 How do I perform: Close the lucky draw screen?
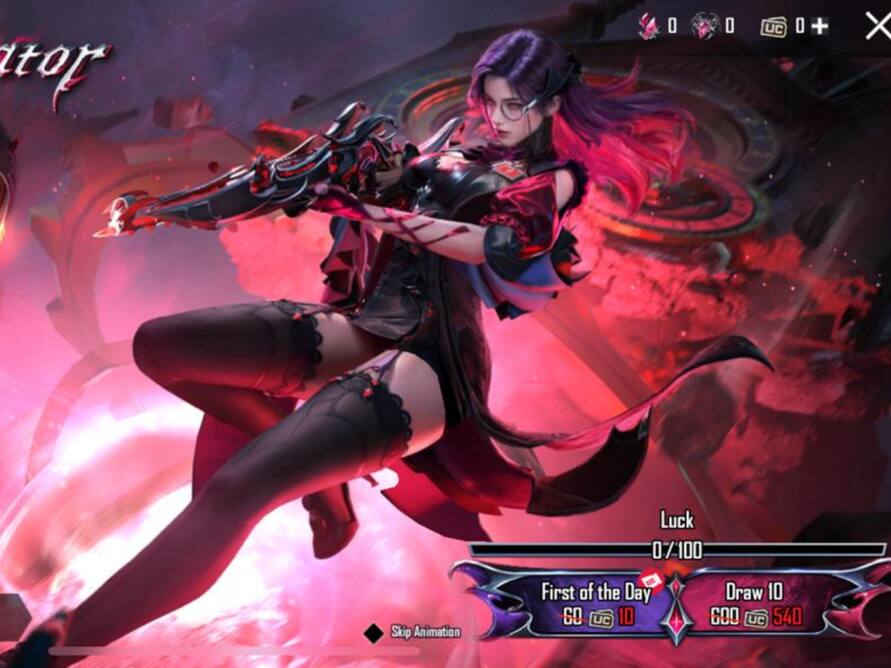click(x=878, y=26)
